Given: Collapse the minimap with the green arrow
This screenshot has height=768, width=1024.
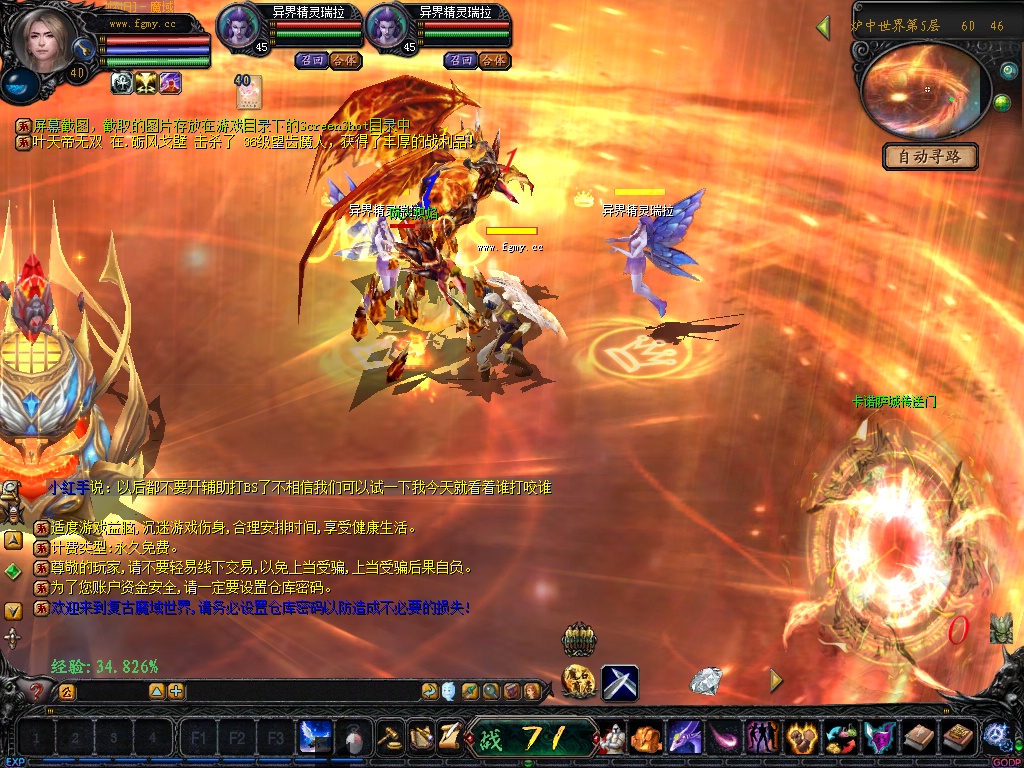Looking at the screenshot, I should click(823, 27).
